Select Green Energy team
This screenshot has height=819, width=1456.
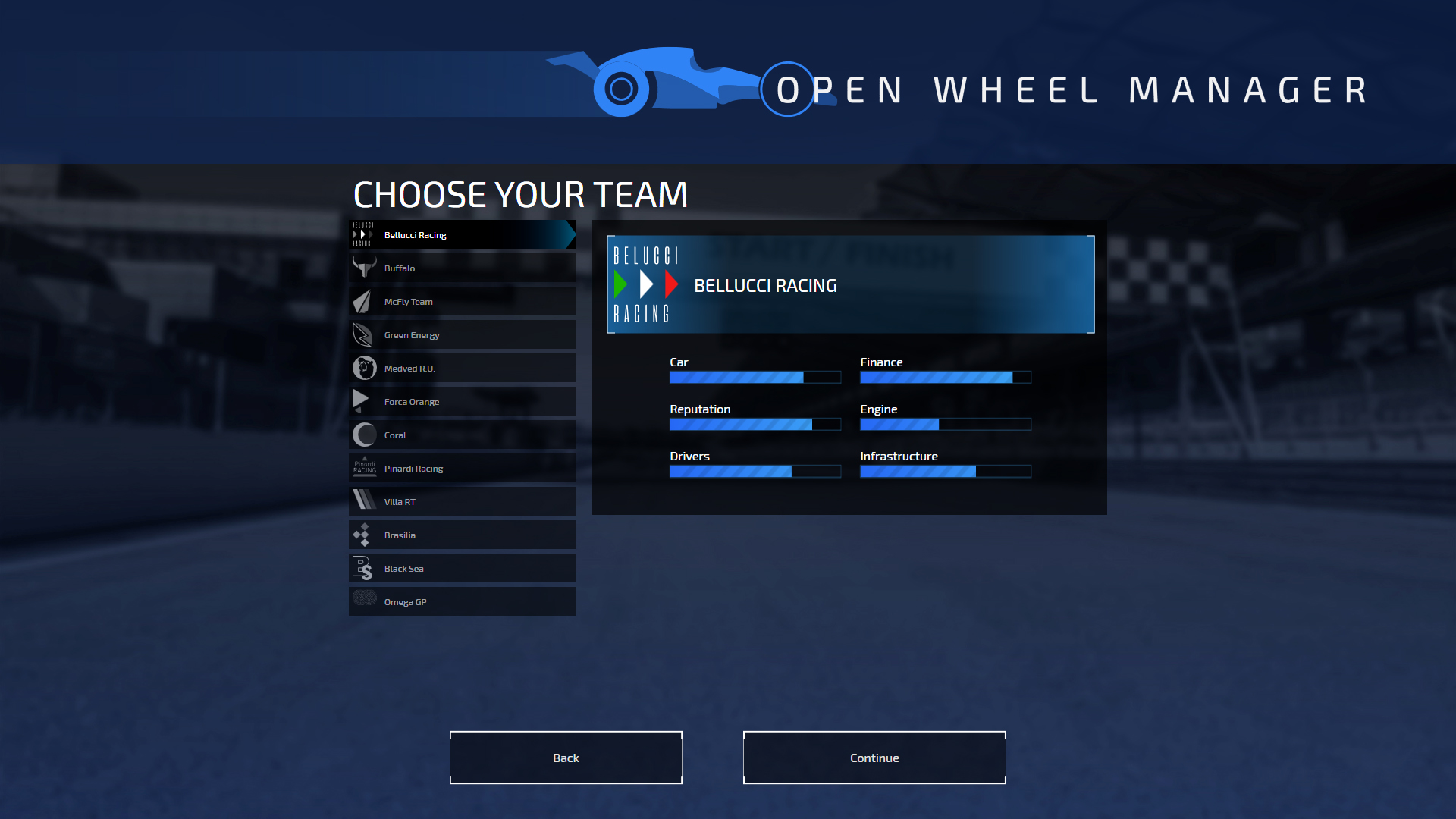(462, 335)
